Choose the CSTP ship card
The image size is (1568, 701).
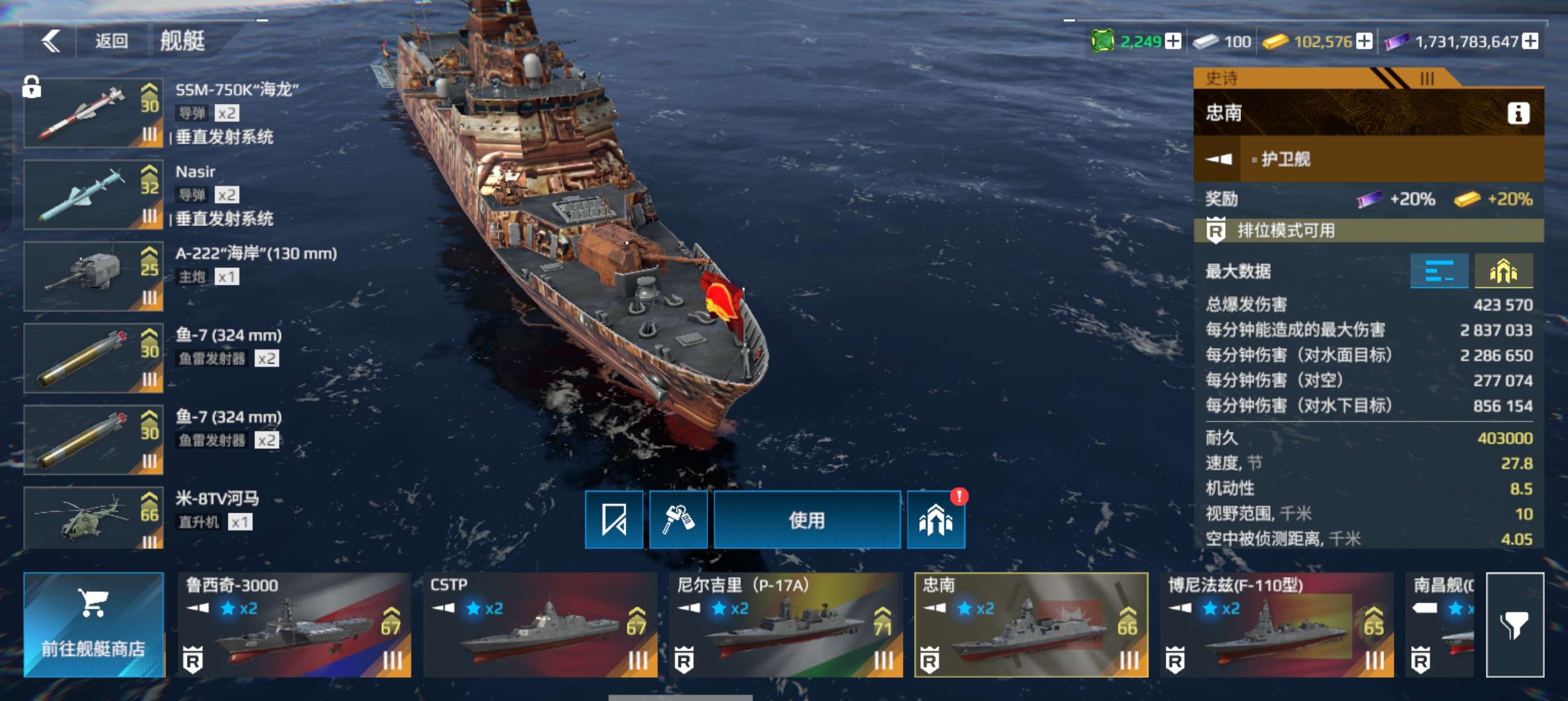tap(540, 624)
